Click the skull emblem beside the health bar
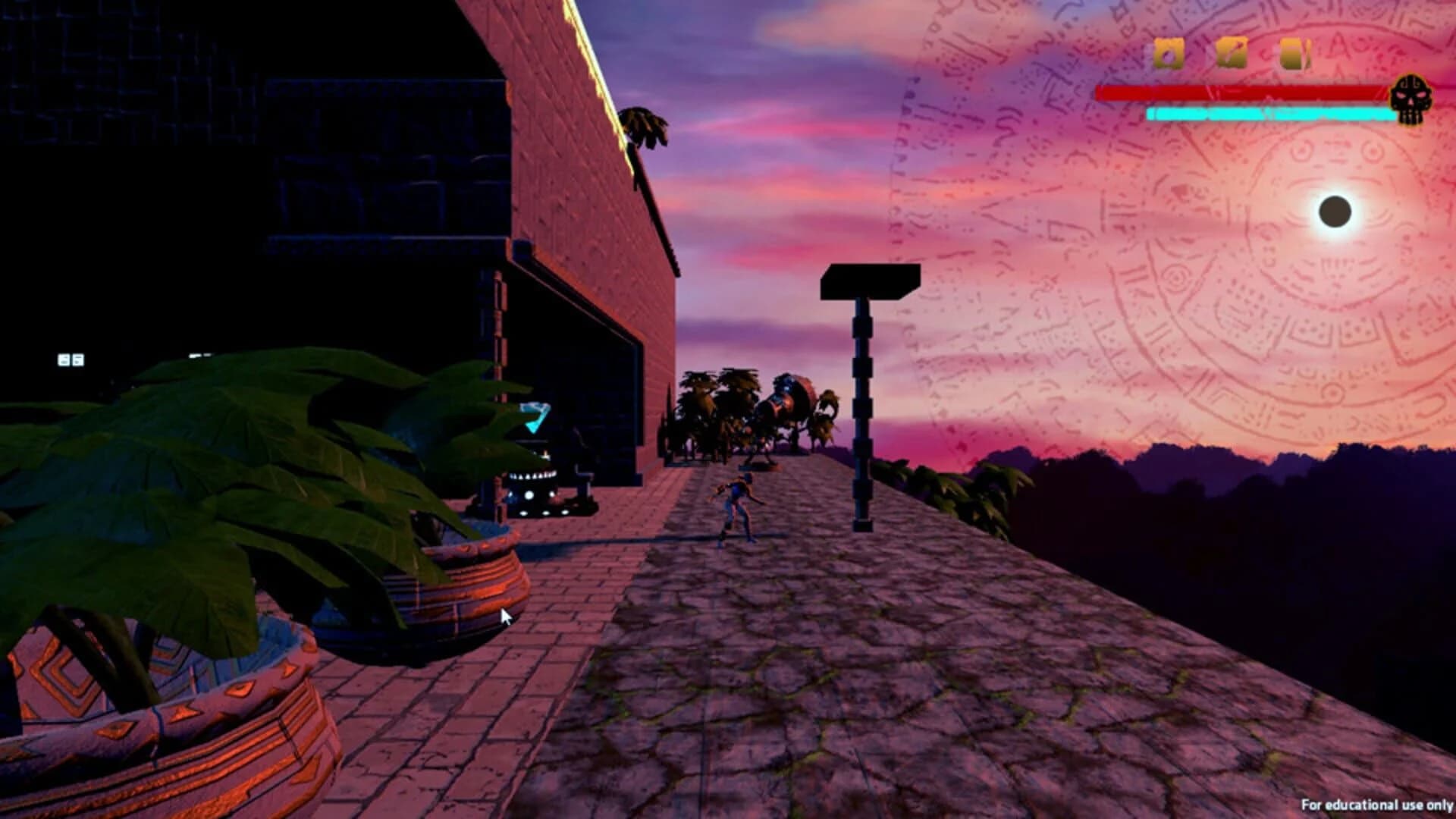1456x819 pixels. 1412,99
